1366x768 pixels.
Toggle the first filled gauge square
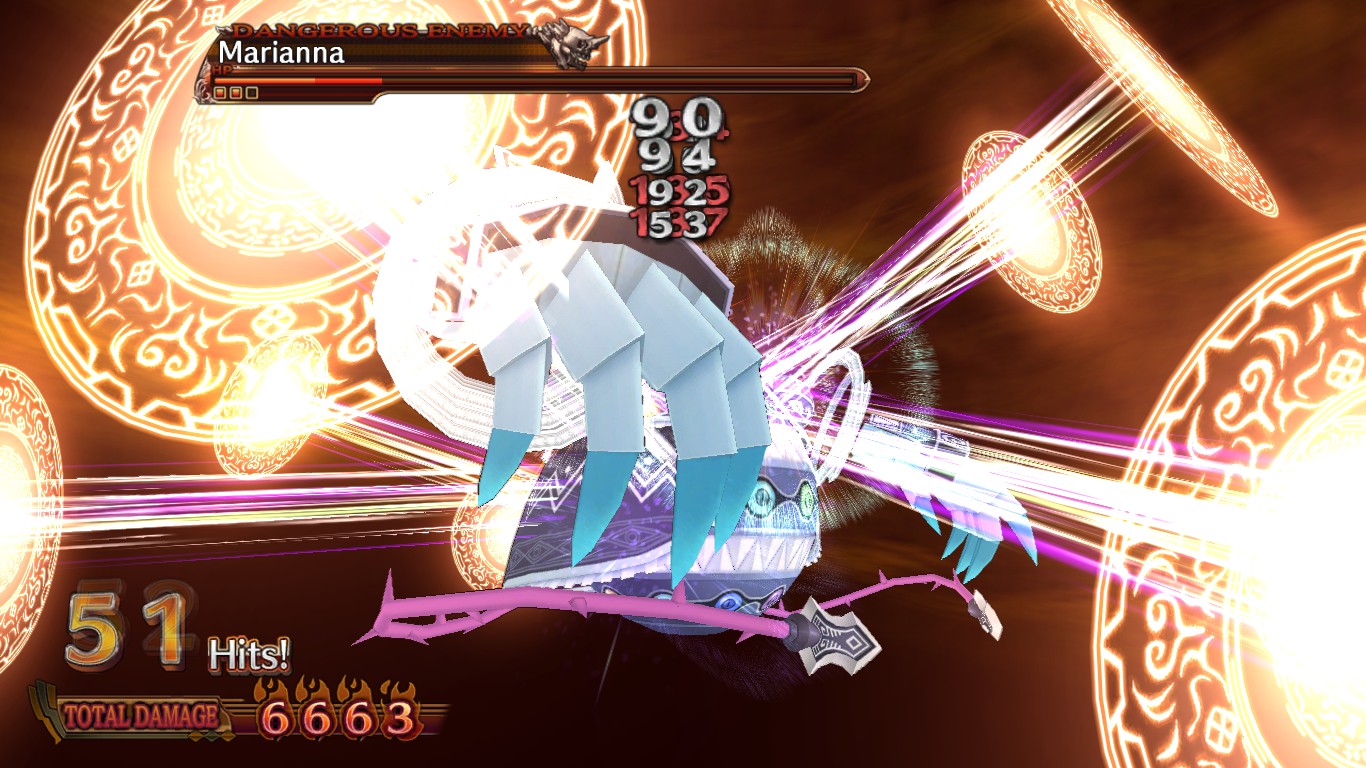[x=220, y=93]
